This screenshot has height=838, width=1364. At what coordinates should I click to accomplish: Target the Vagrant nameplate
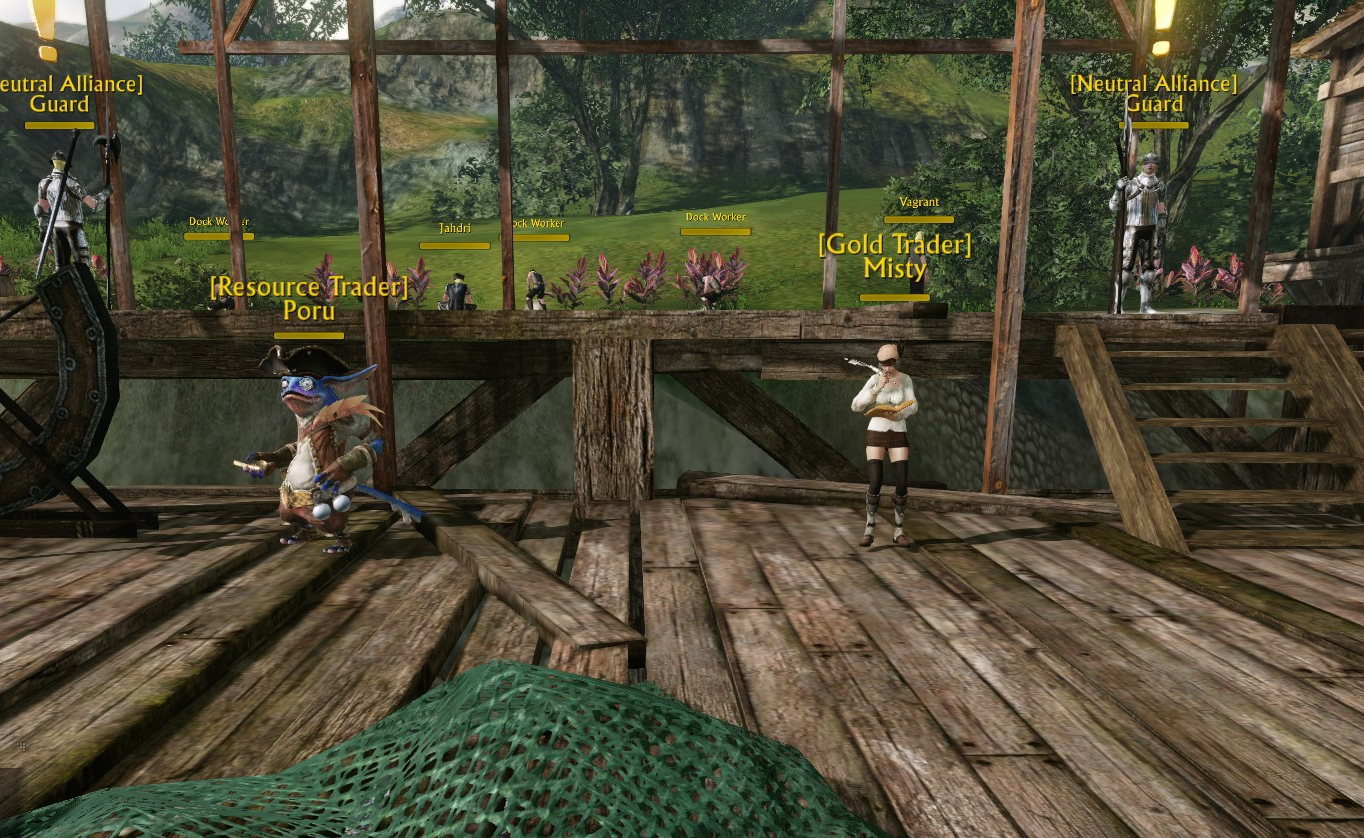click(x=918, y=202)
